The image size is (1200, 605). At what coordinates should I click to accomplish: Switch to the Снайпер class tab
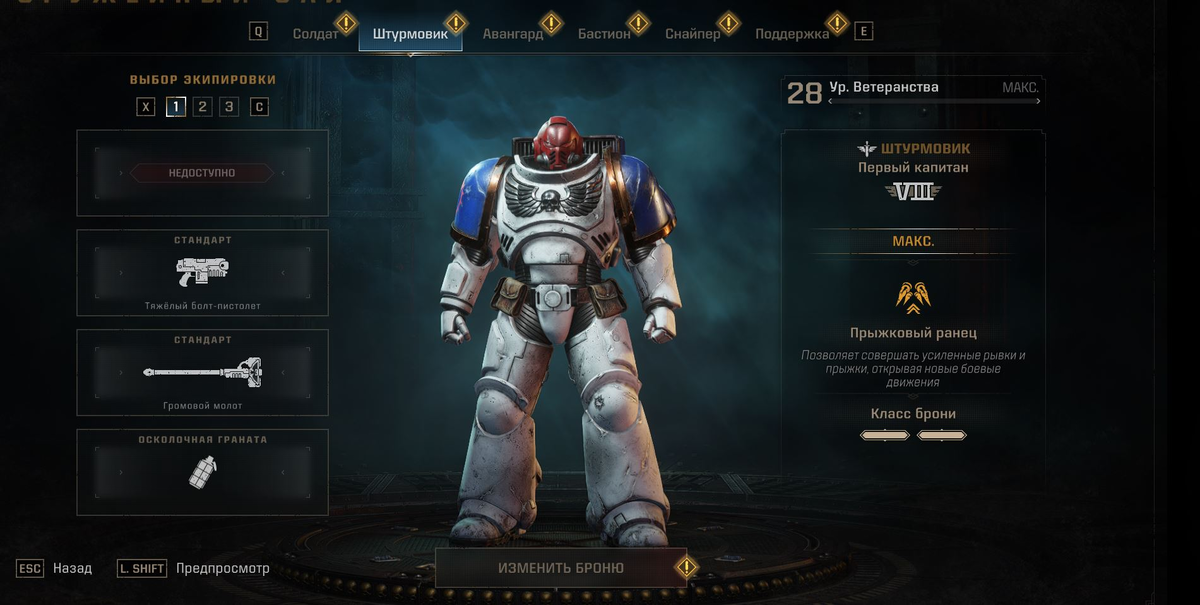coord(692,33)
